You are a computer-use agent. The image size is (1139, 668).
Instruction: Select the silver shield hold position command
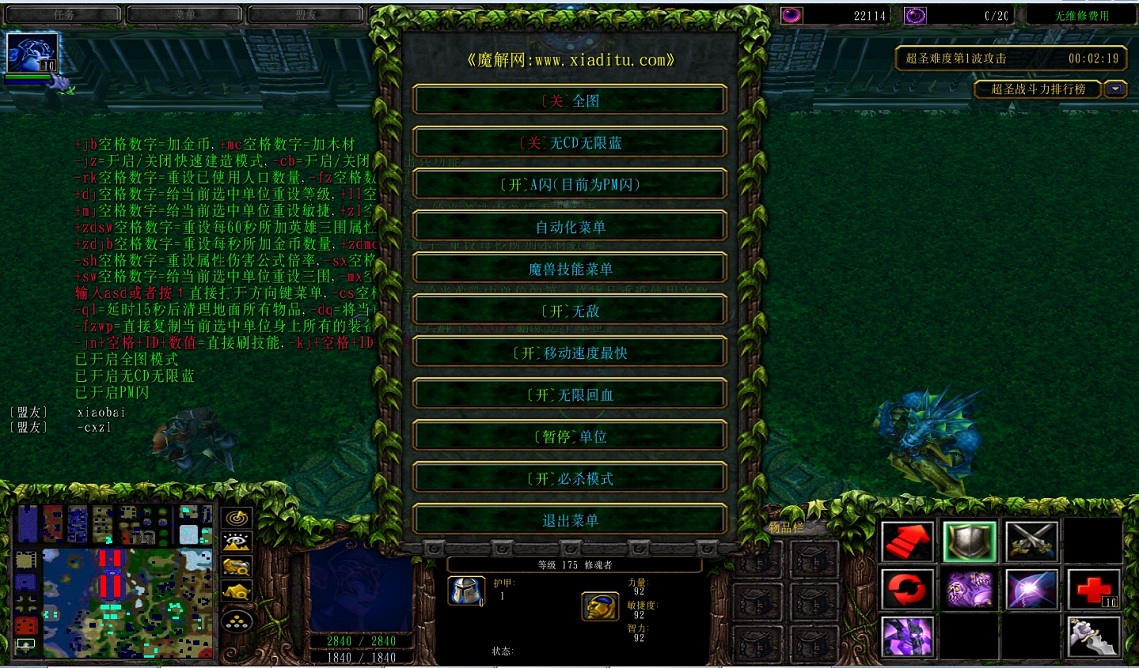click(x=969, y=542)
